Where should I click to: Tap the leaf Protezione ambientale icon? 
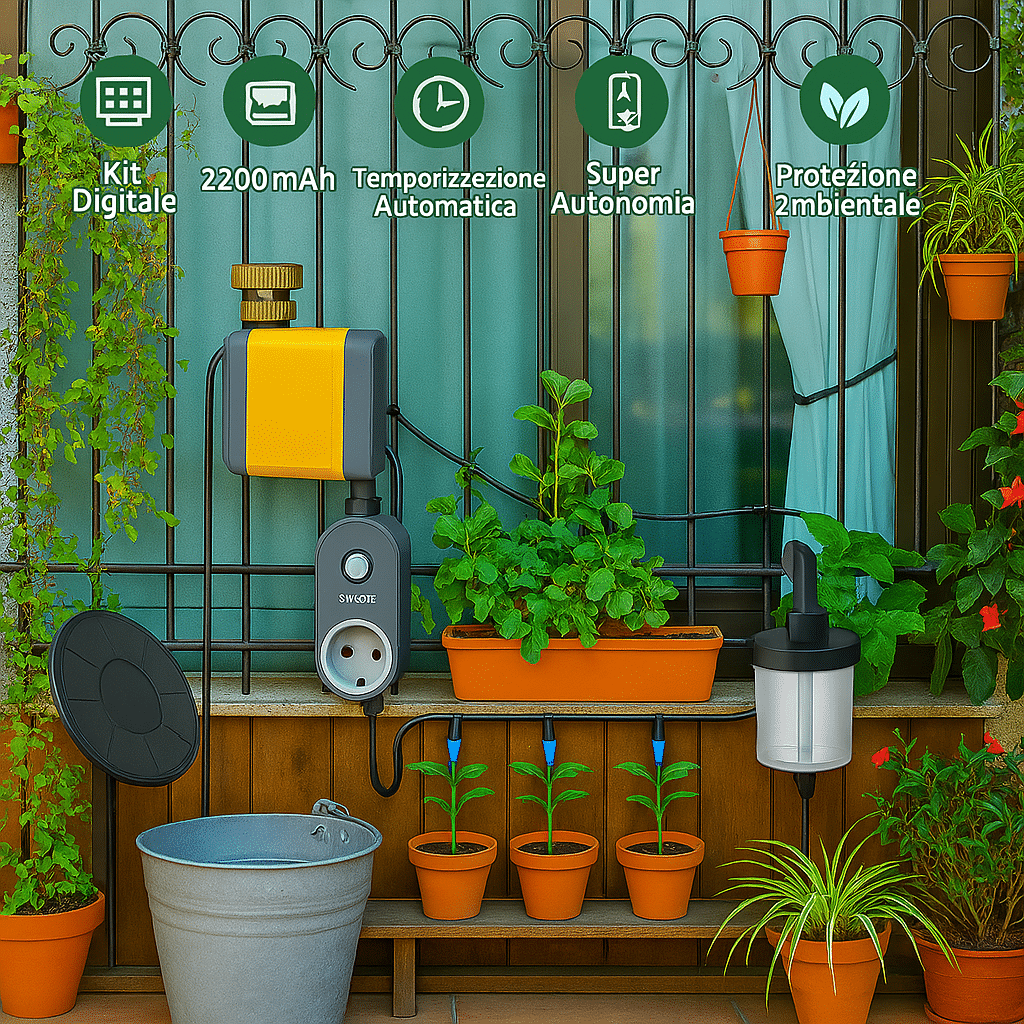844,100
